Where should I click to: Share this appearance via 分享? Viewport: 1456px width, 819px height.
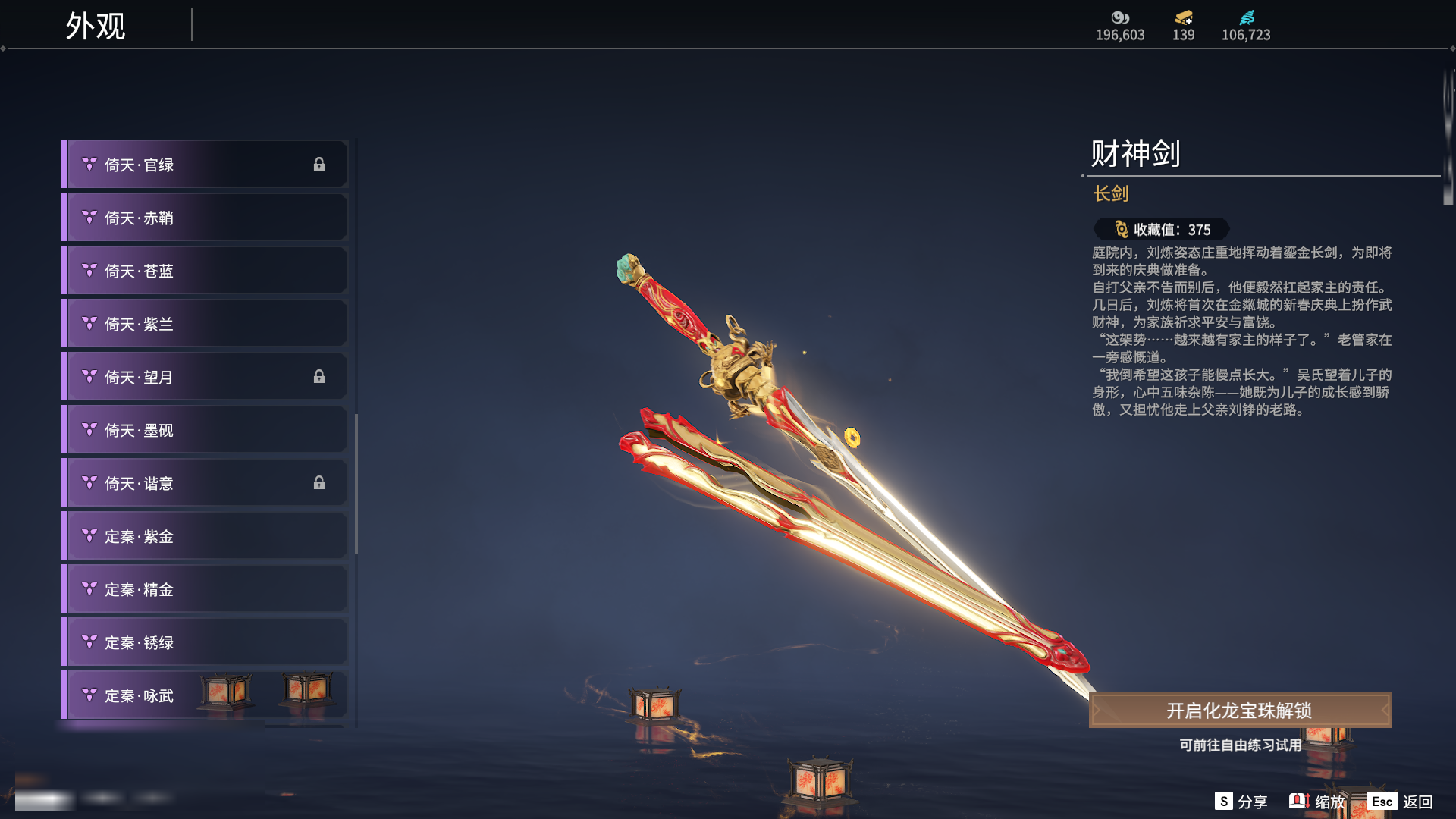coord(1241,802)
